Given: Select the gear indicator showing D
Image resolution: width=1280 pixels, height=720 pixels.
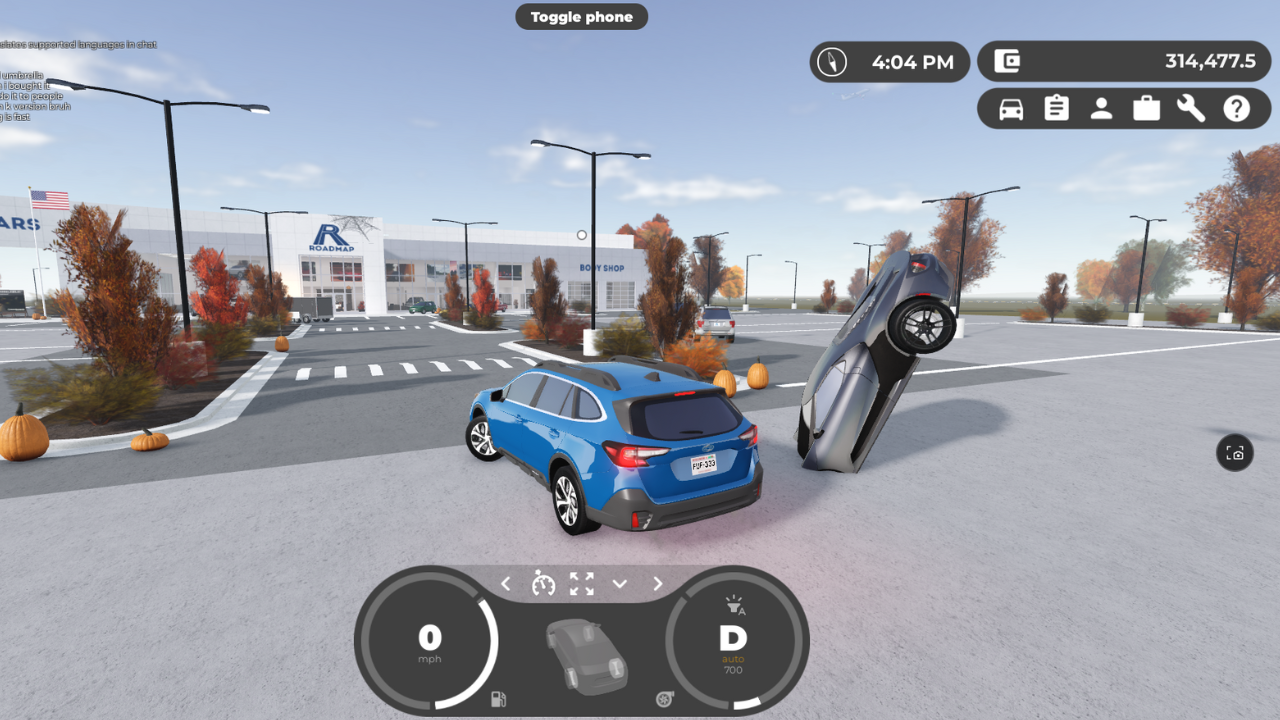Looking at the screenshot, I should pos(733,639).
